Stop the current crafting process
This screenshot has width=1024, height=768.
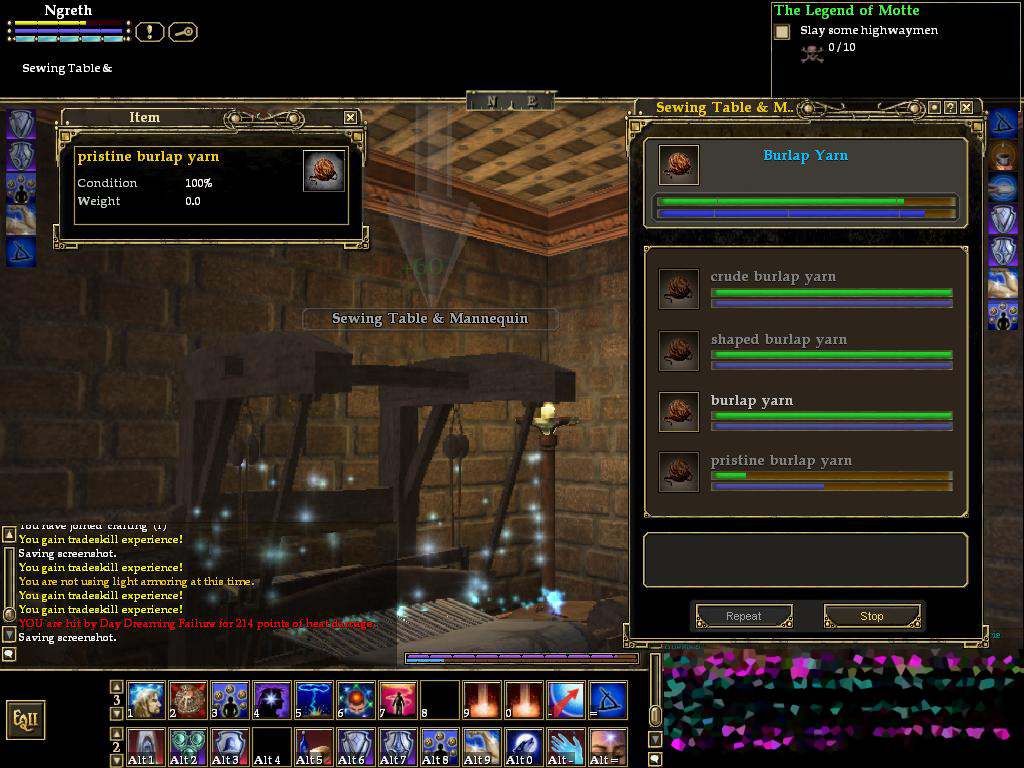click(871, 616)
